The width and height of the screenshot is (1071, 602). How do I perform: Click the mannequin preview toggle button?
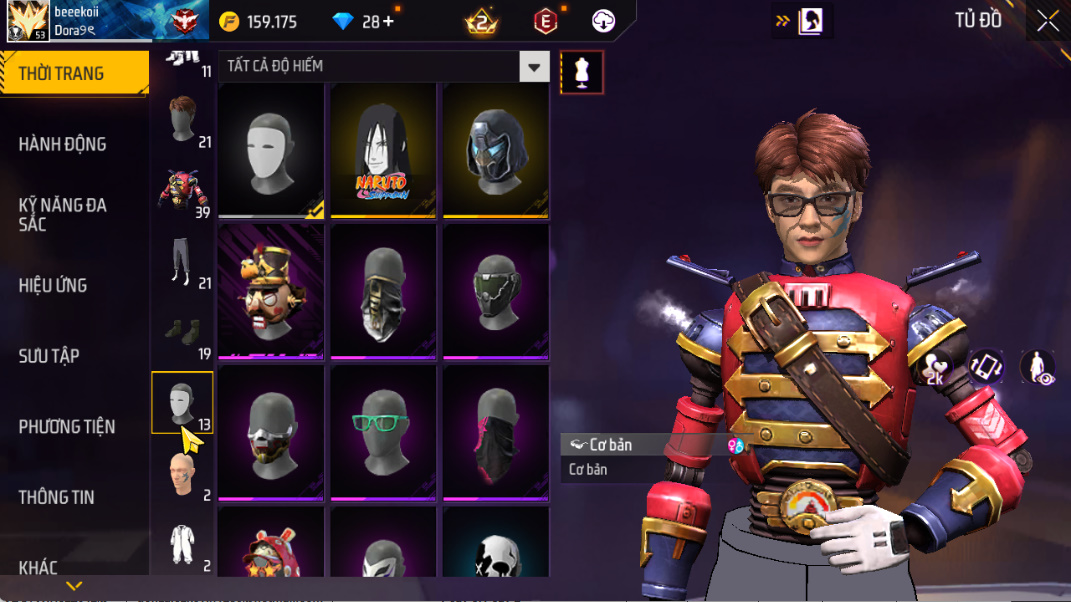pos(582,72)
